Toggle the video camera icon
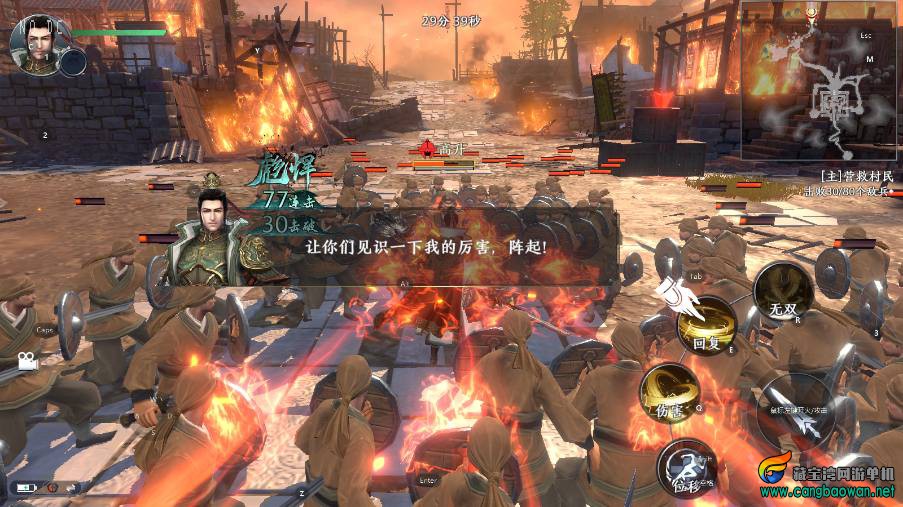 tap(26, 363)
